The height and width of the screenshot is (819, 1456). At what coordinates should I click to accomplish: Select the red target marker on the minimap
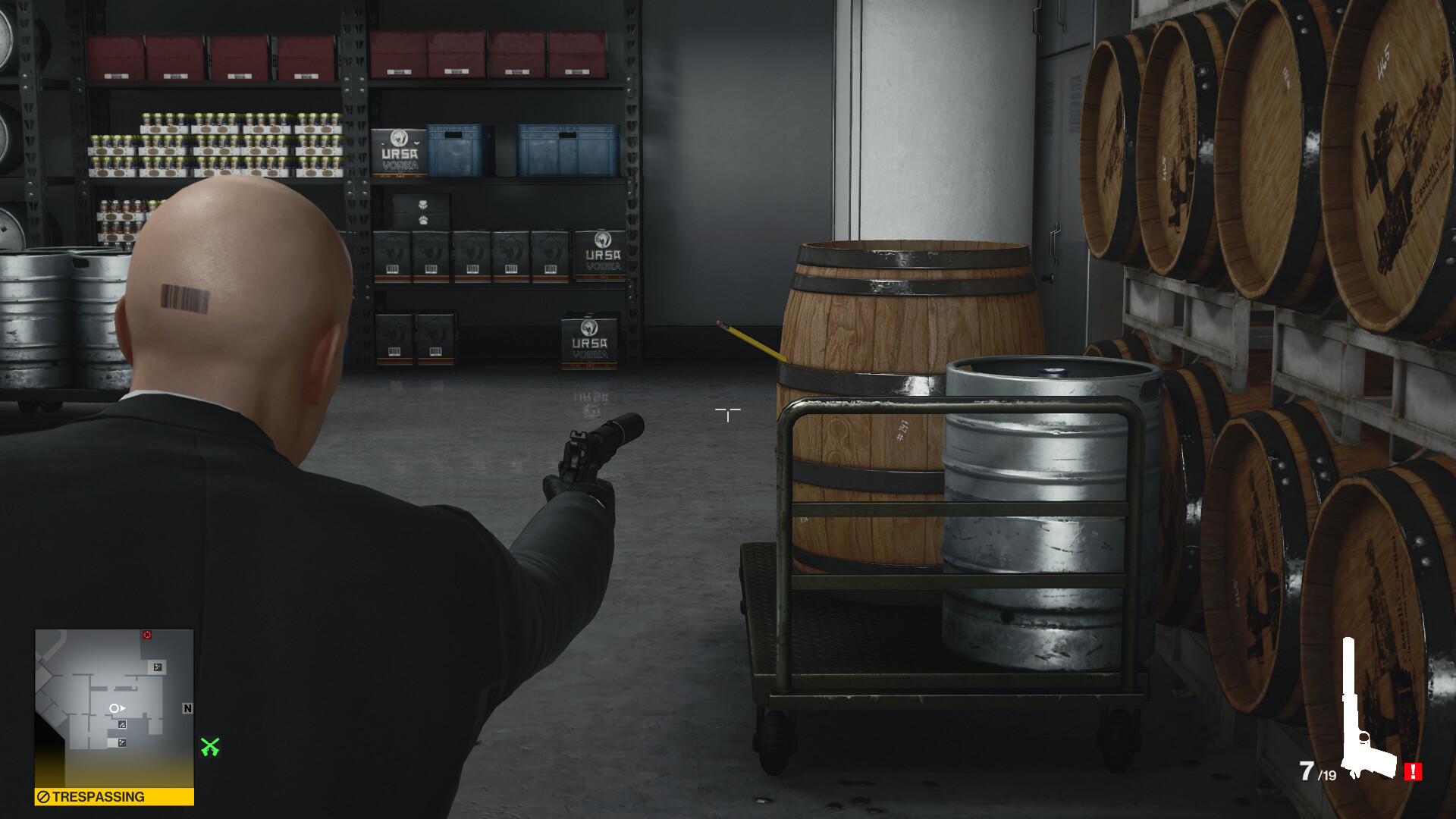pyautogui.click(x=147, y=635)
